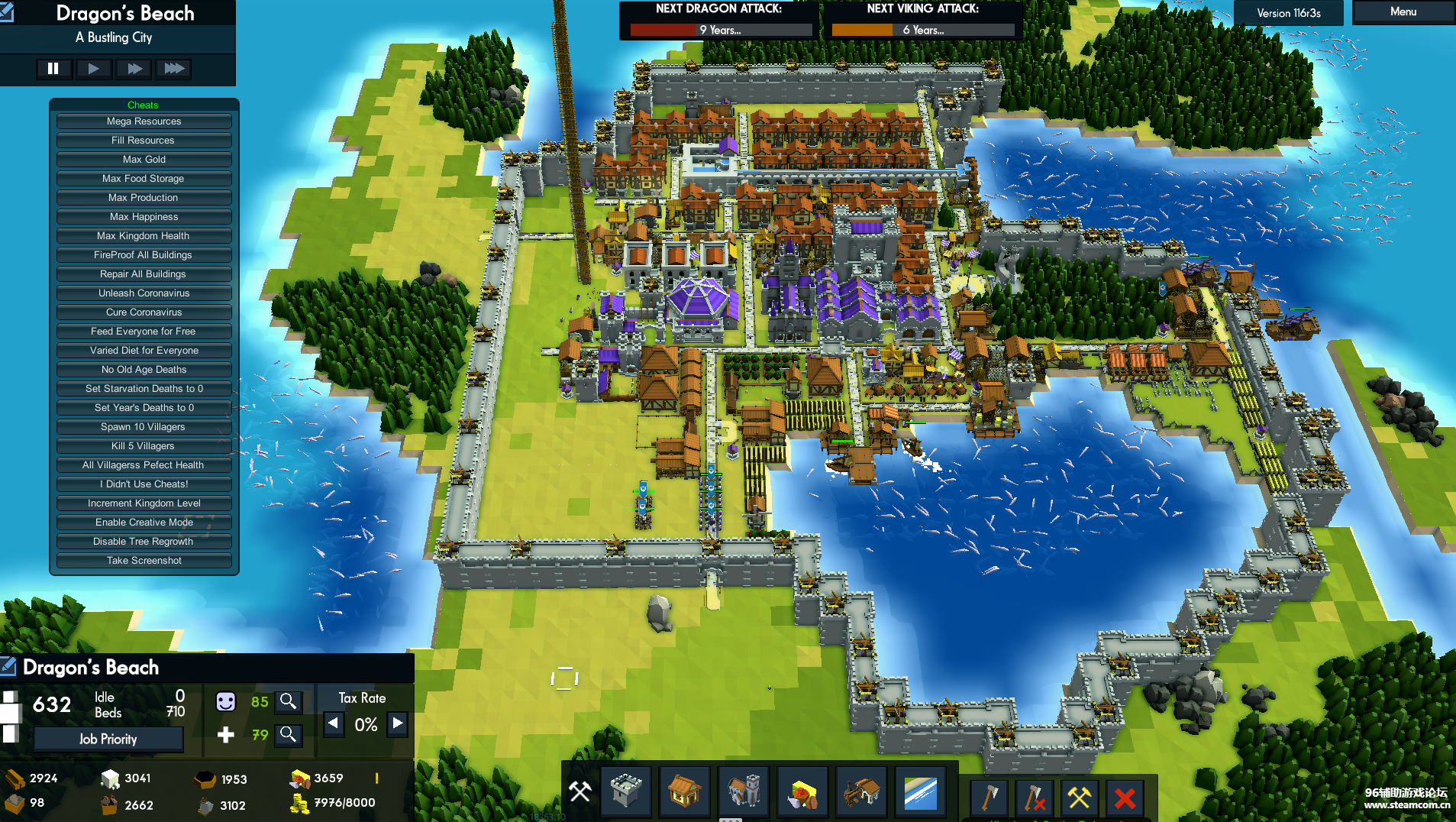Select the tree chopping axe tool
This screenshot has height=822, width=1456.
[x=987, y=798]
